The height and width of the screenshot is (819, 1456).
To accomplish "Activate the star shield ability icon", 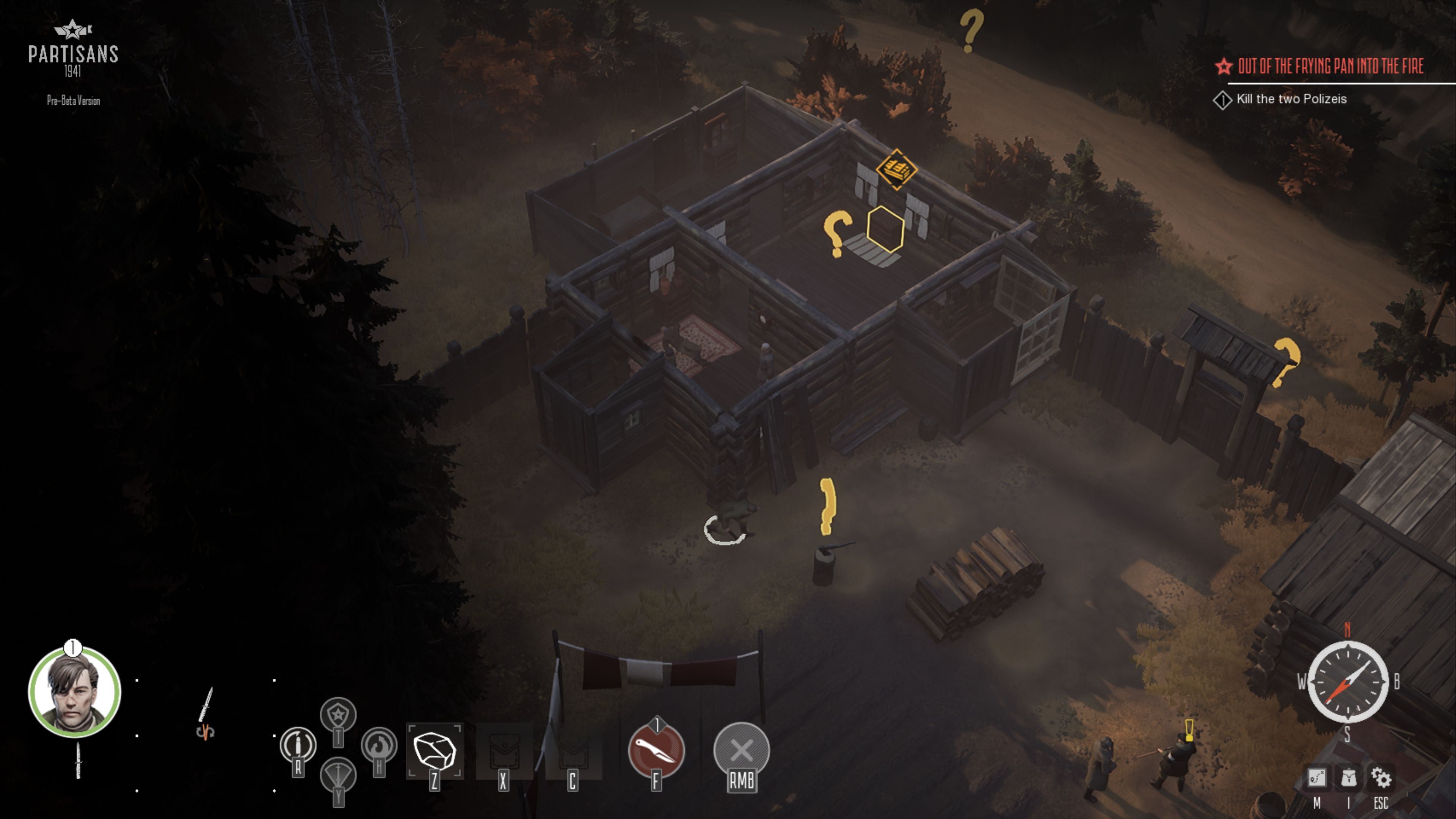I will [338, 715].
